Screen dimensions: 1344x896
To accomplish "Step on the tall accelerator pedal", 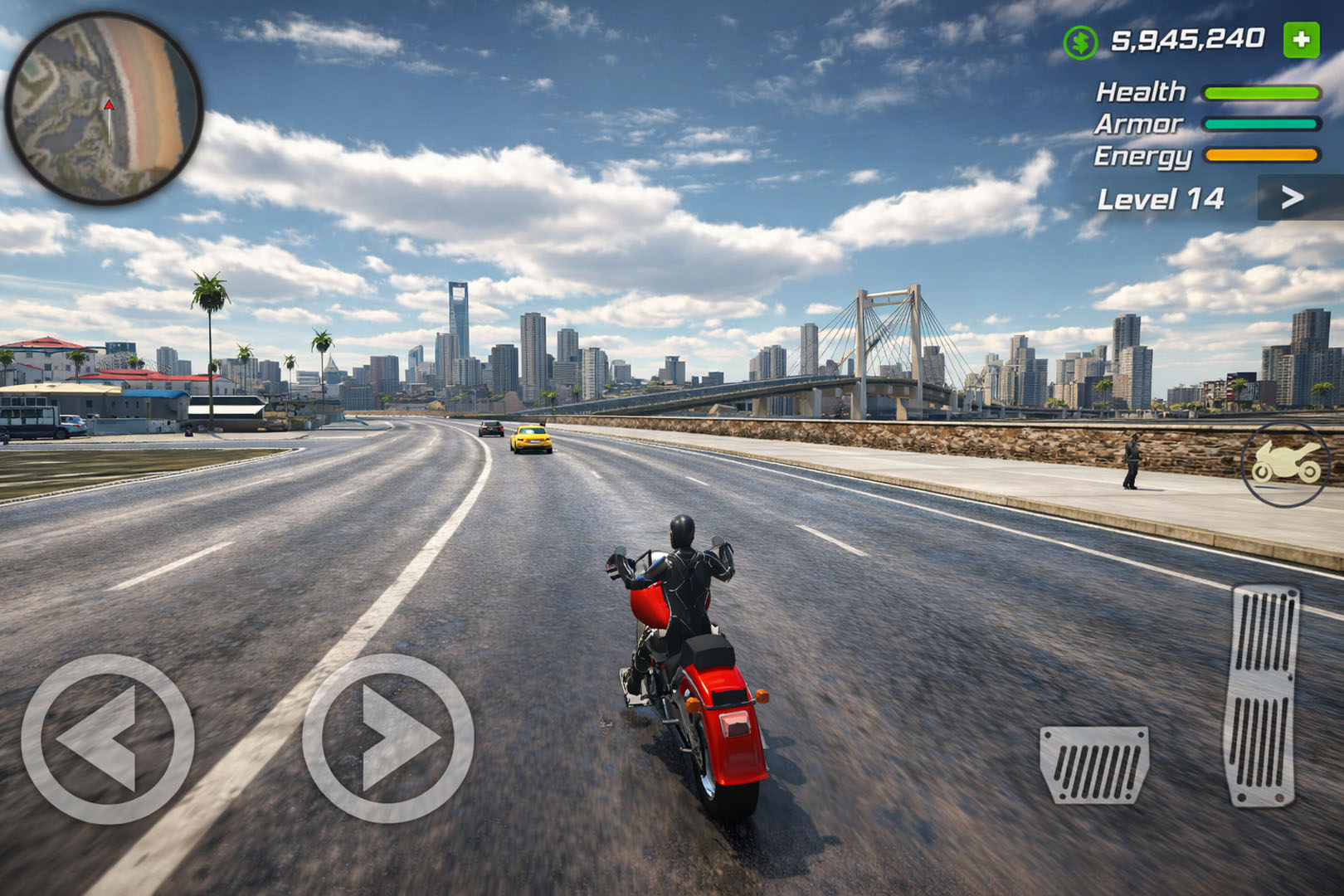I will 1262,695.
